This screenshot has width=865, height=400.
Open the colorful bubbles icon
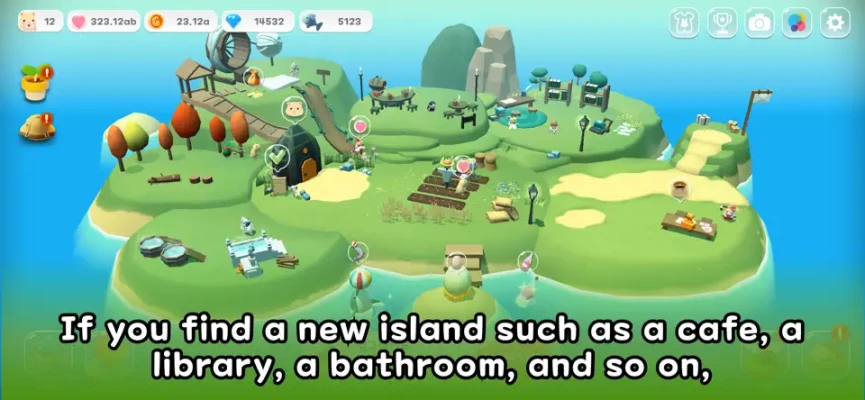pyautogui.click(x=797, y=23)
